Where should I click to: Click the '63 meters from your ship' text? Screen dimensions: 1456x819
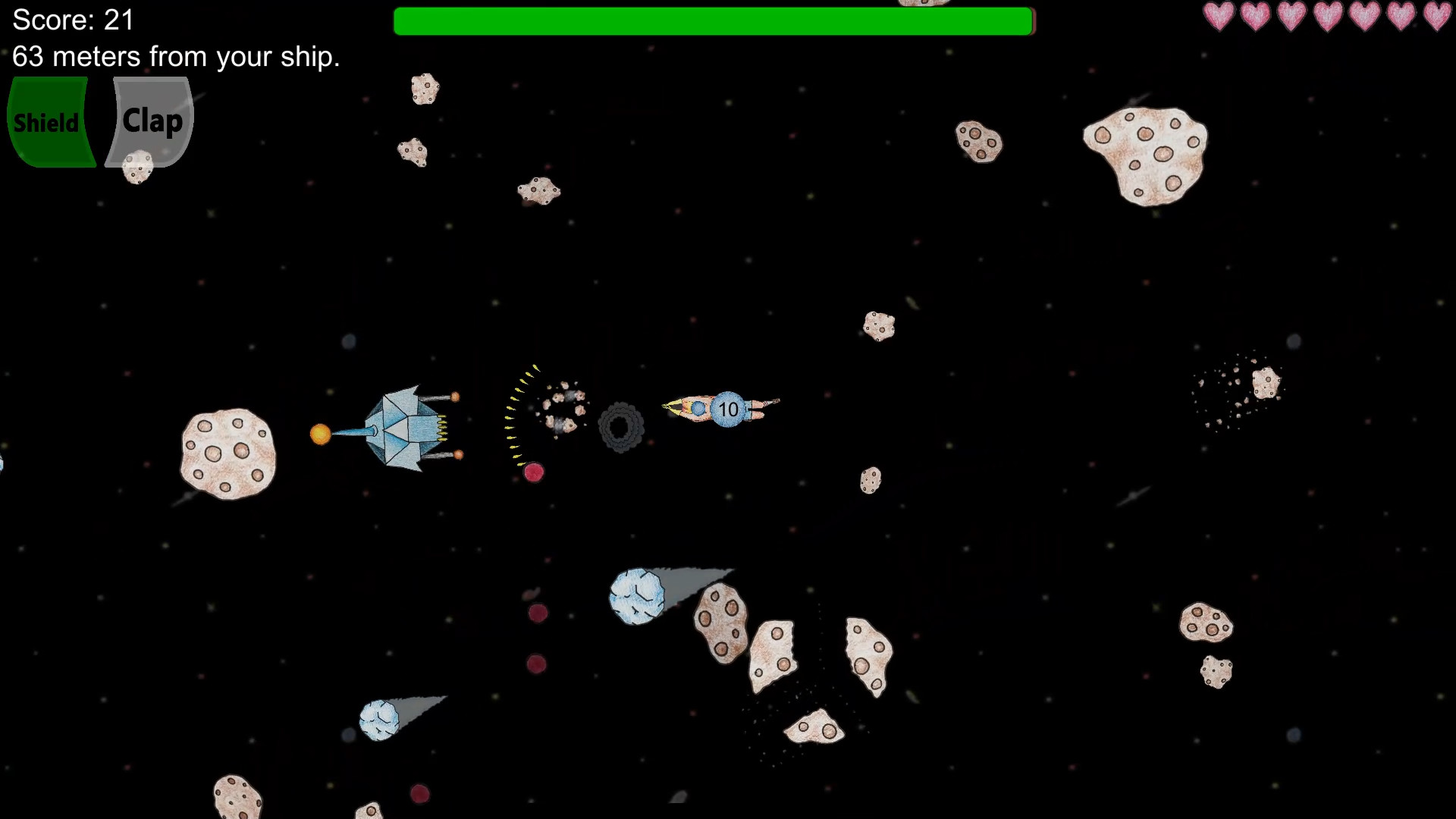click(176, 56)
